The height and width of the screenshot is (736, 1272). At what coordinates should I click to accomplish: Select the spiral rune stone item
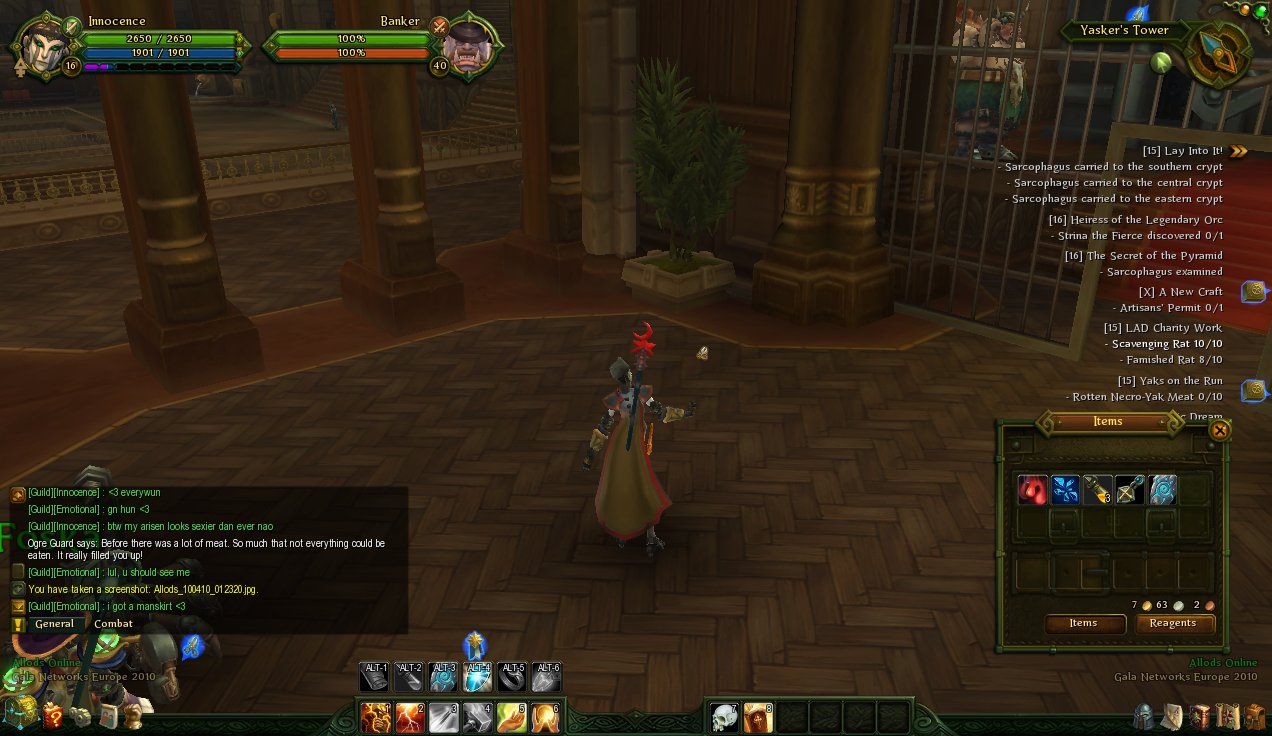coord(1162,490)
